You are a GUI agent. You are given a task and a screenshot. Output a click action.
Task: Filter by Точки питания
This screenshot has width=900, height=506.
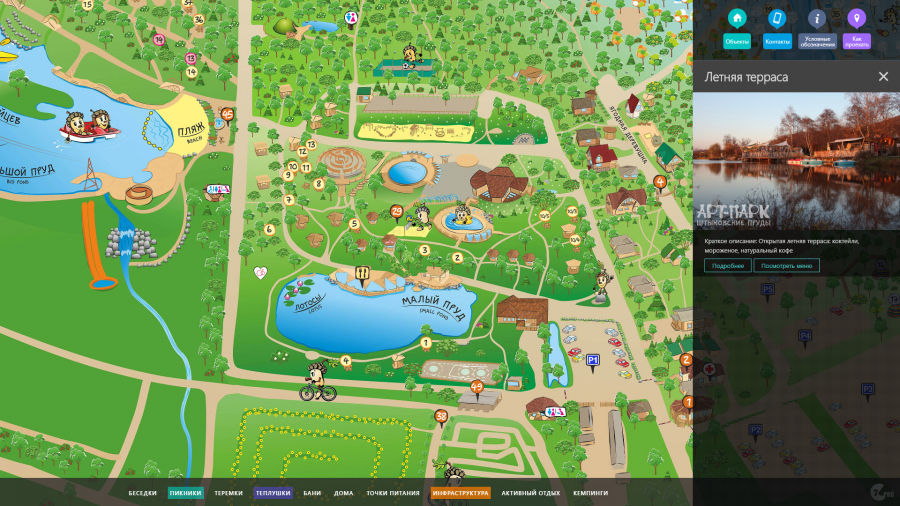pyautogui.click(x=392, y=493)
